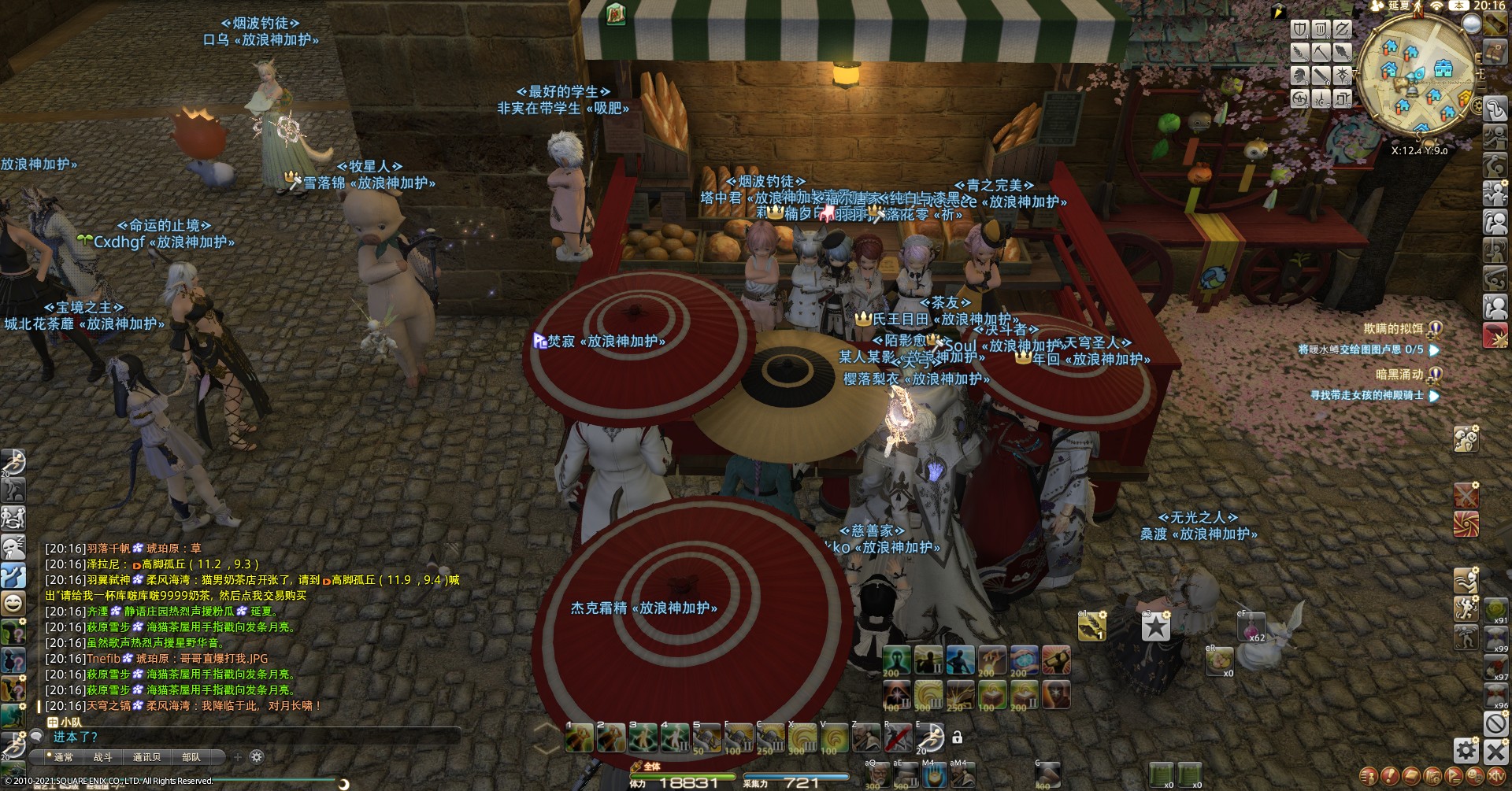Click the white star icon slot
This screenshot has height=791, width=1512.
click(x=1155, y=627)
